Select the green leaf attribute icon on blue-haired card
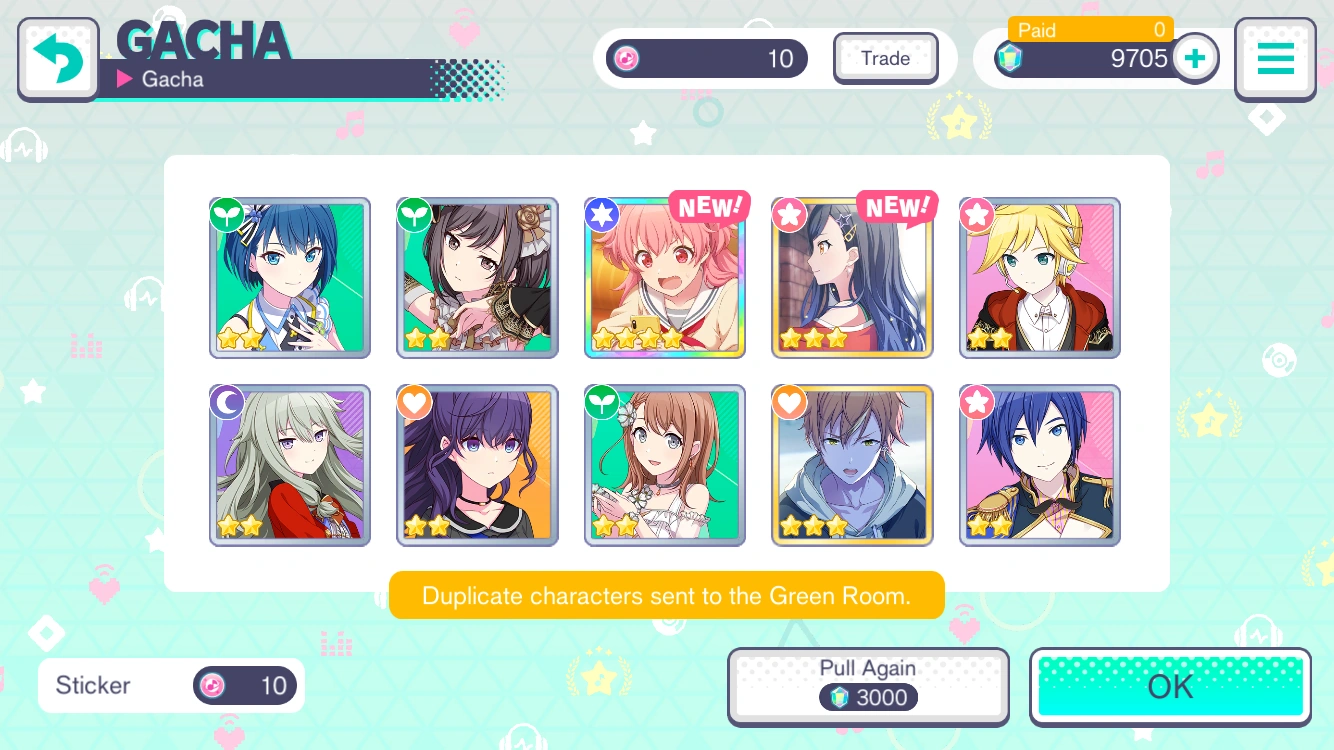This screenshot has width=1334, height=750. point(227,214)
